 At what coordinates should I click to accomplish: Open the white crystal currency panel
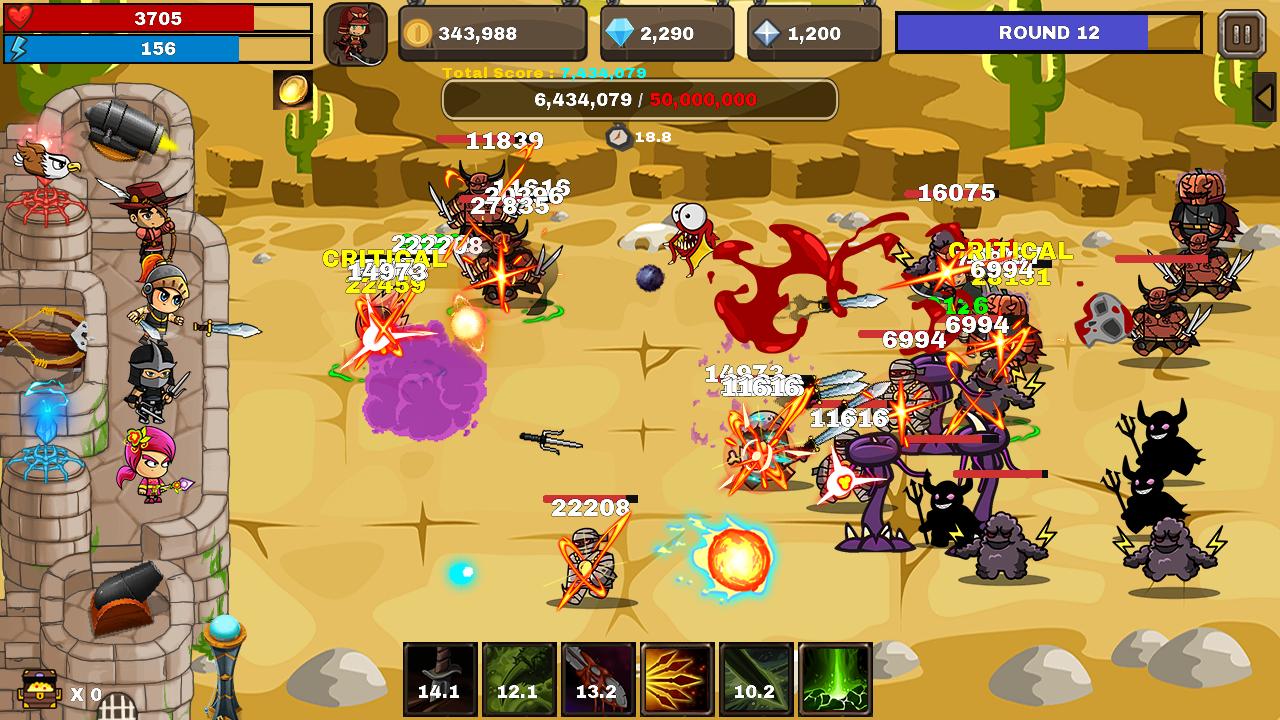click(x=814, y=34)
